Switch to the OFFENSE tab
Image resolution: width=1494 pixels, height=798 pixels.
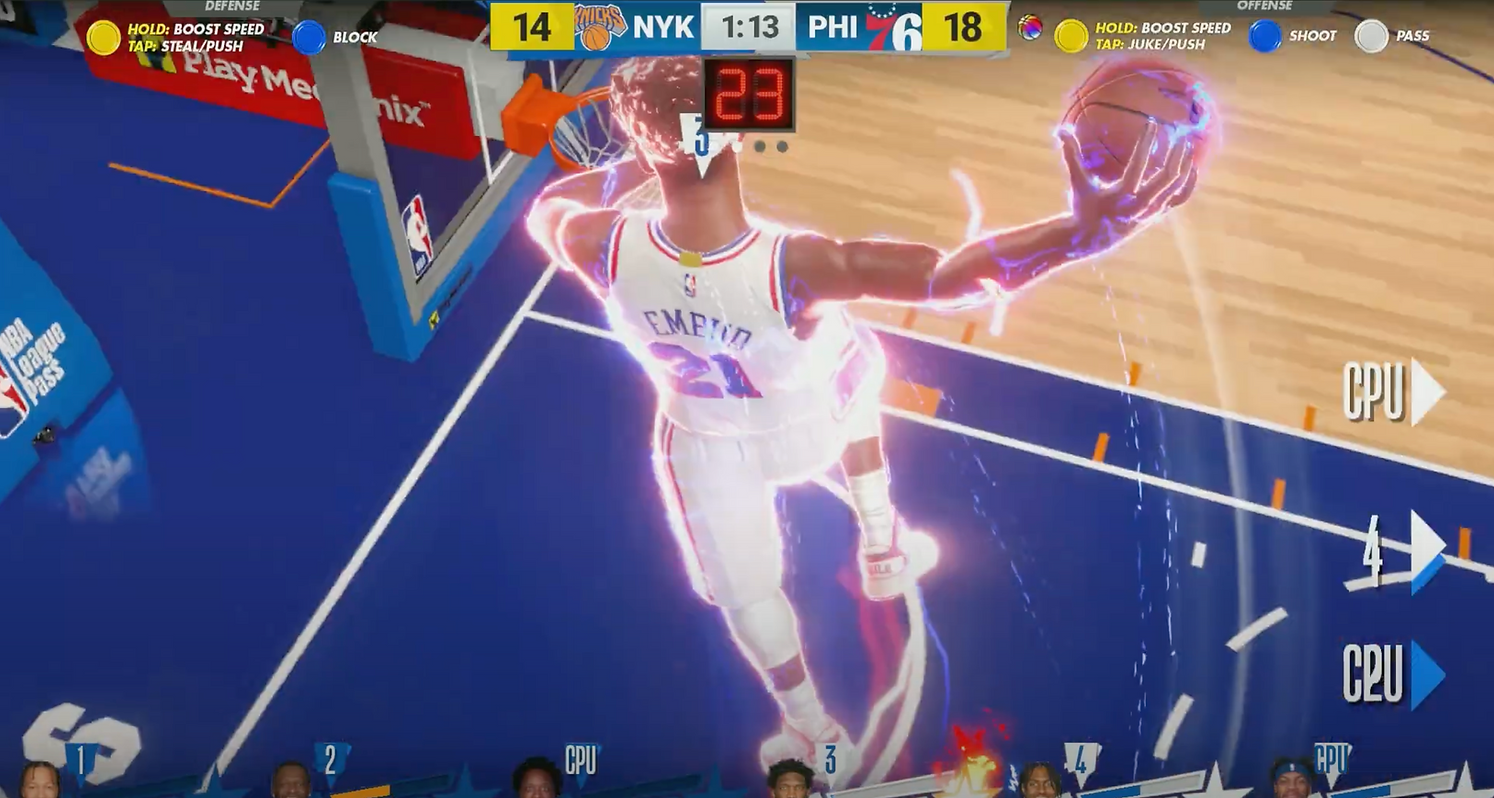point(1264,6)
